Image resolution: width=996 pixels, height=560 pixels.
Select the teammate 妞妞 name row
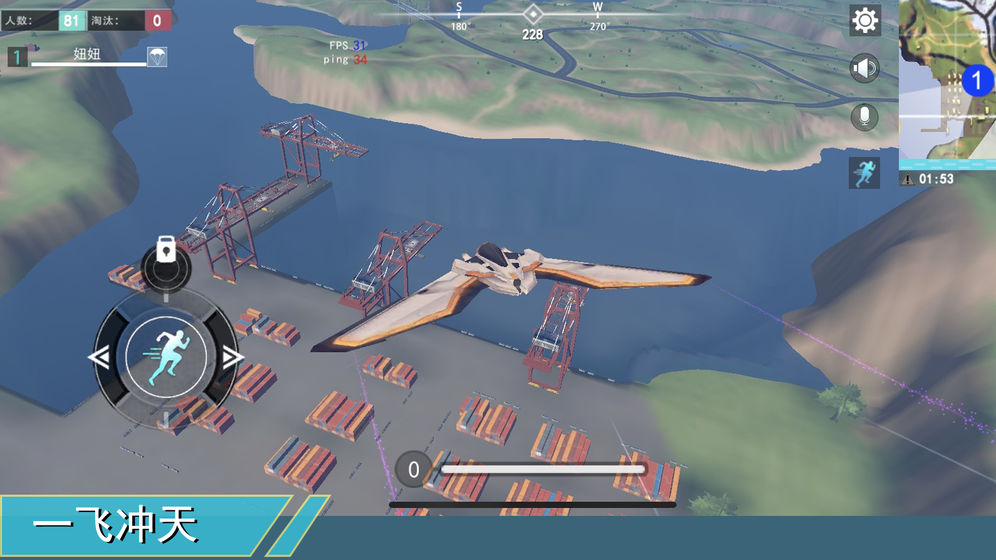click(x=88, y=56)
